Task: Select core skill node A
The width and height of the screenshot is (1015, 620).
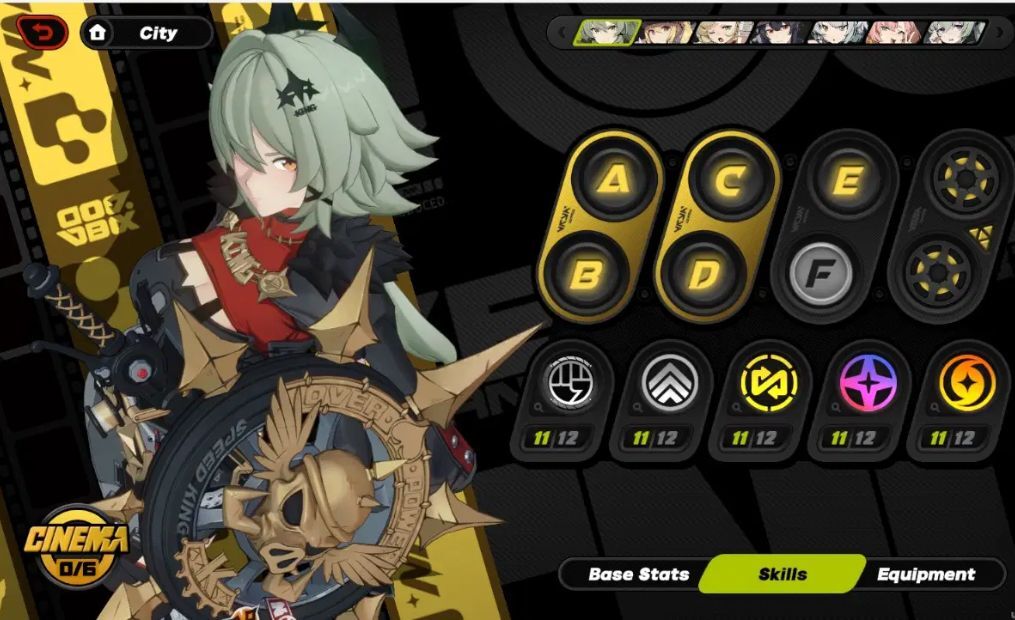Action: [616, 180]
